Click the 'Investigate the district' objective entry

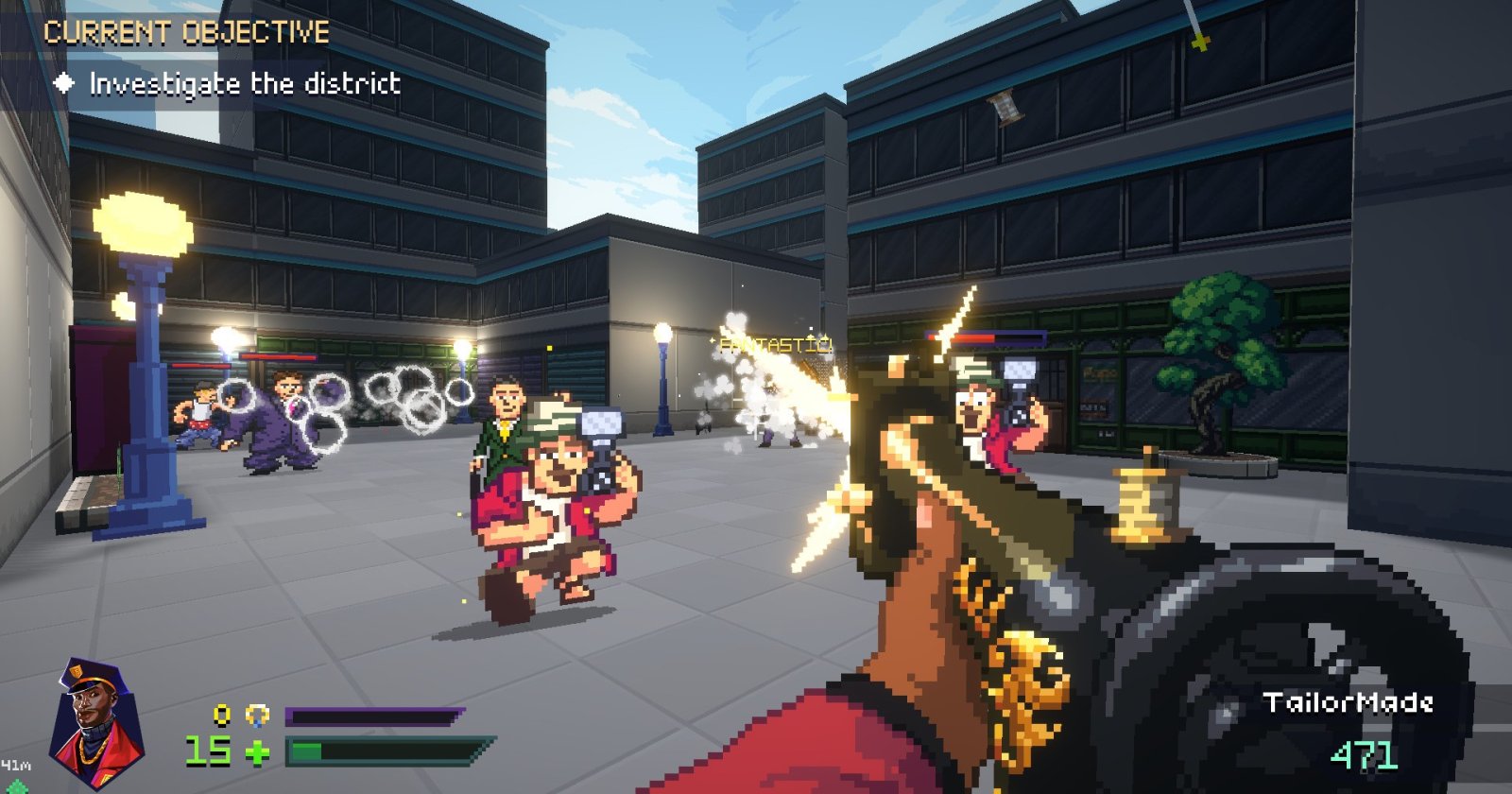tap(244, 84)
